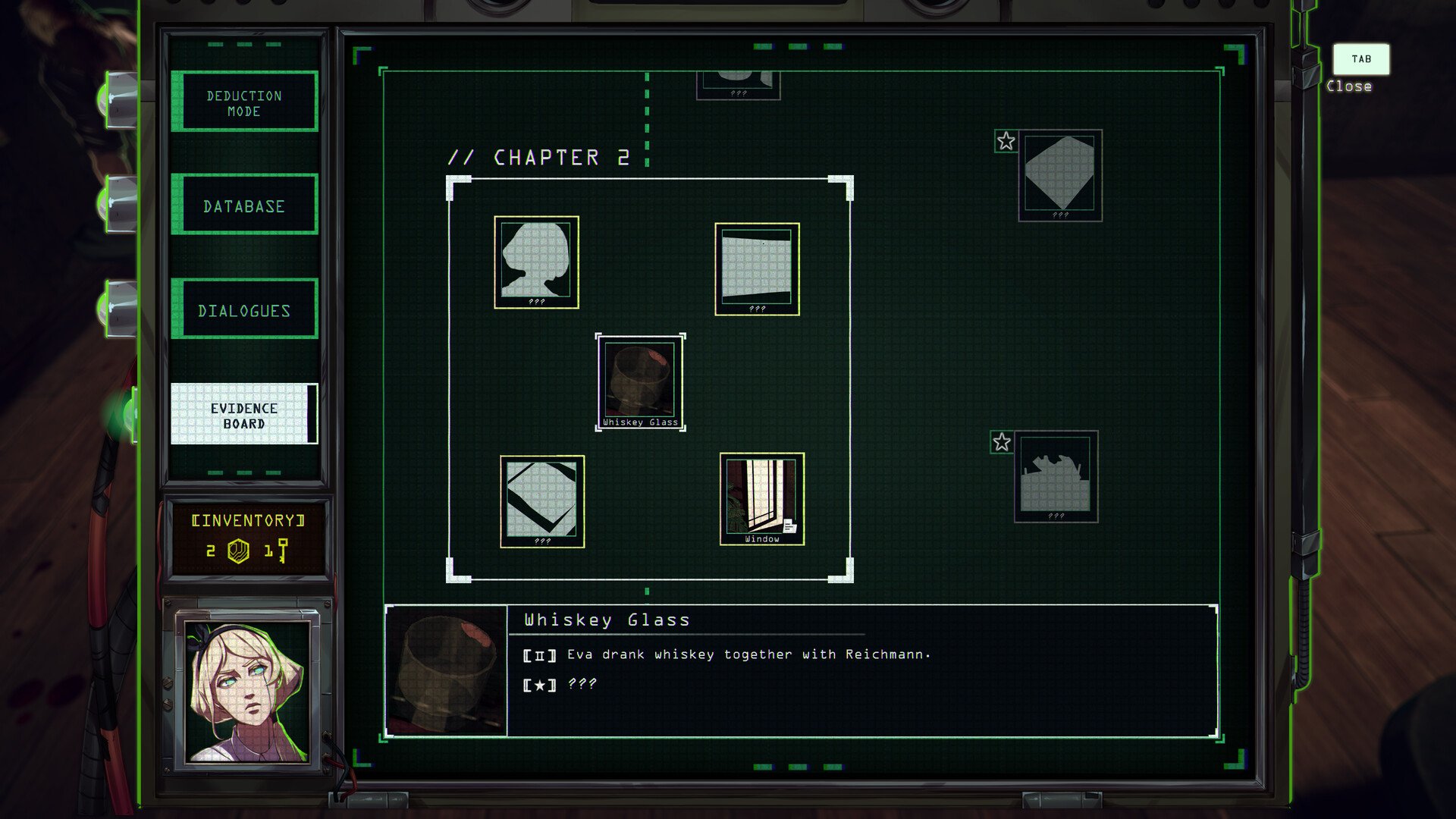Click the Whiskey Glass detail image
Image resolution: width=1456 pixels, height=819 pixels.
[446, 671]
